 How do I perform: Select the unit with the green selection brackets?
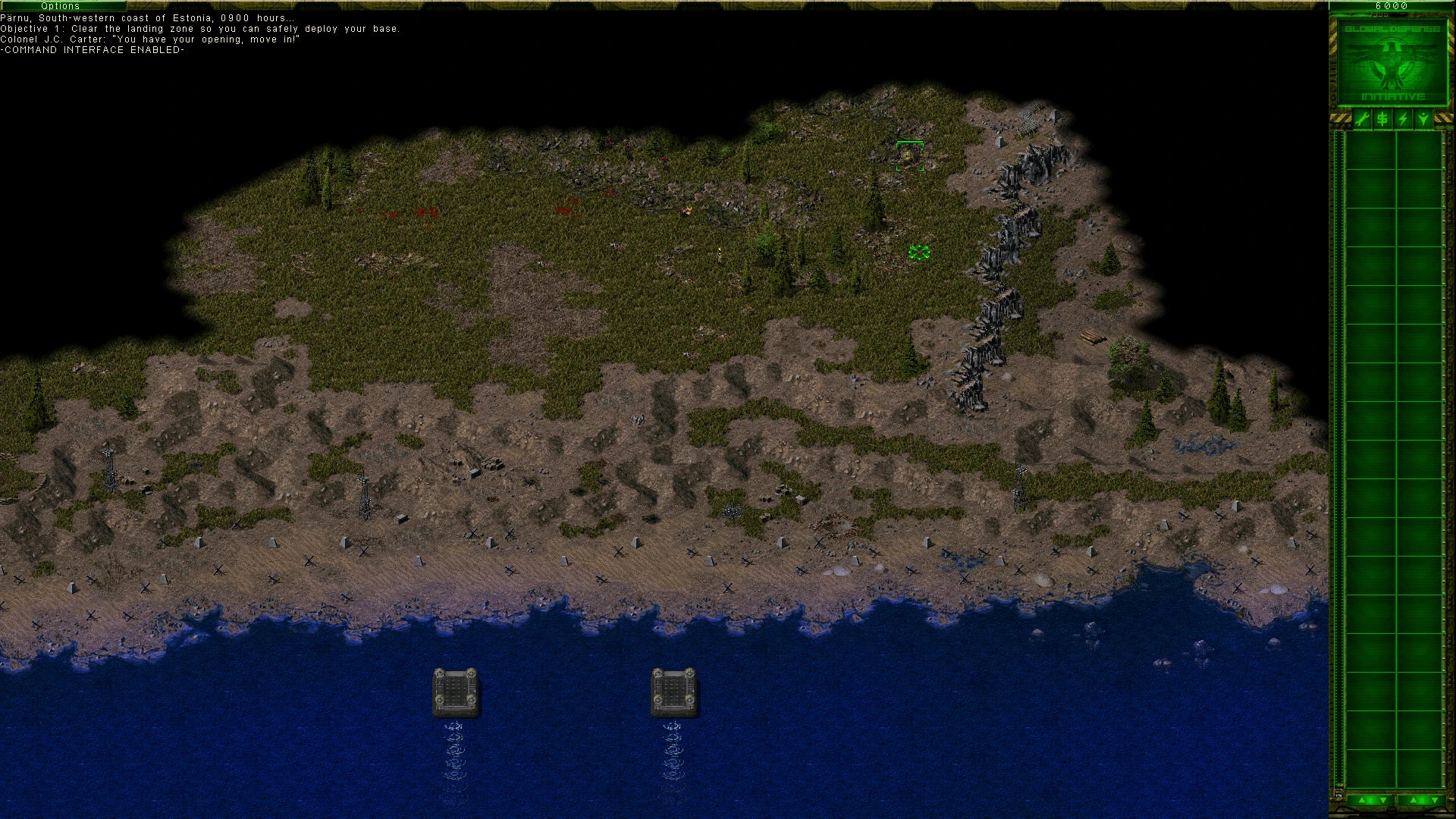[x=909, y=156]
